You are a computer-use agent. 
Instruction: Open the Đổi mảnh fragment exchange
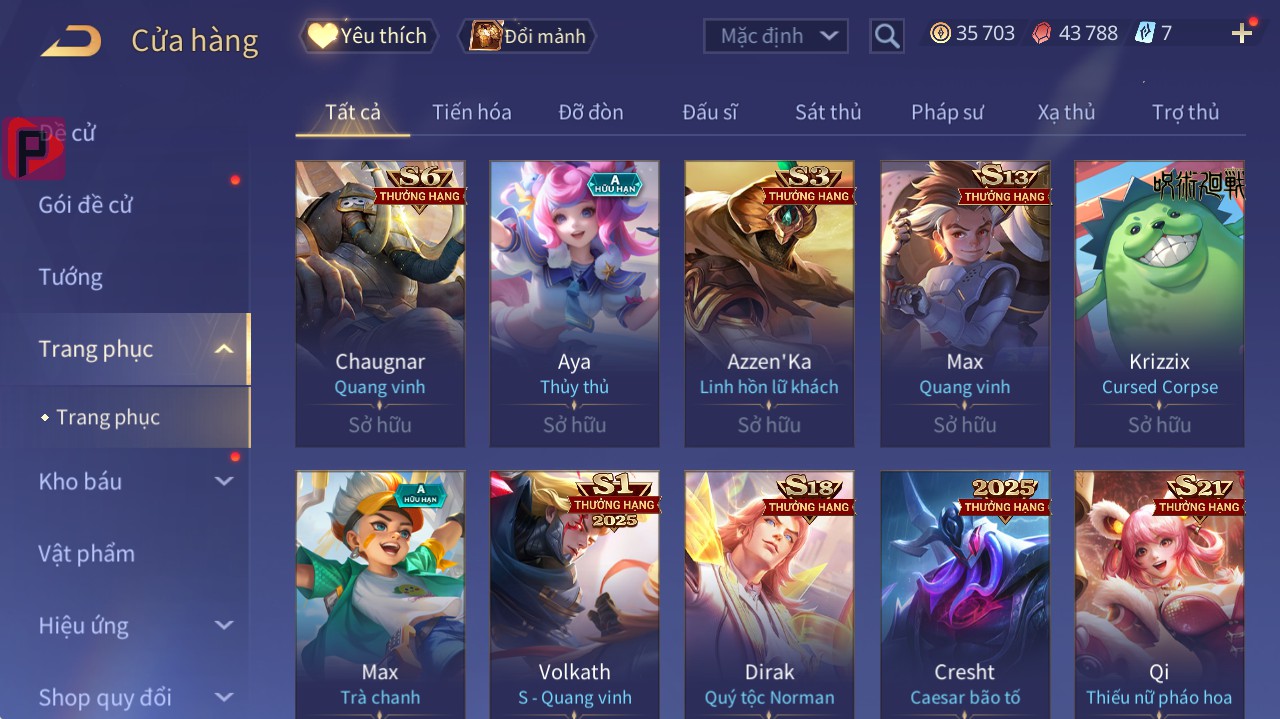(x=528, y=36)
